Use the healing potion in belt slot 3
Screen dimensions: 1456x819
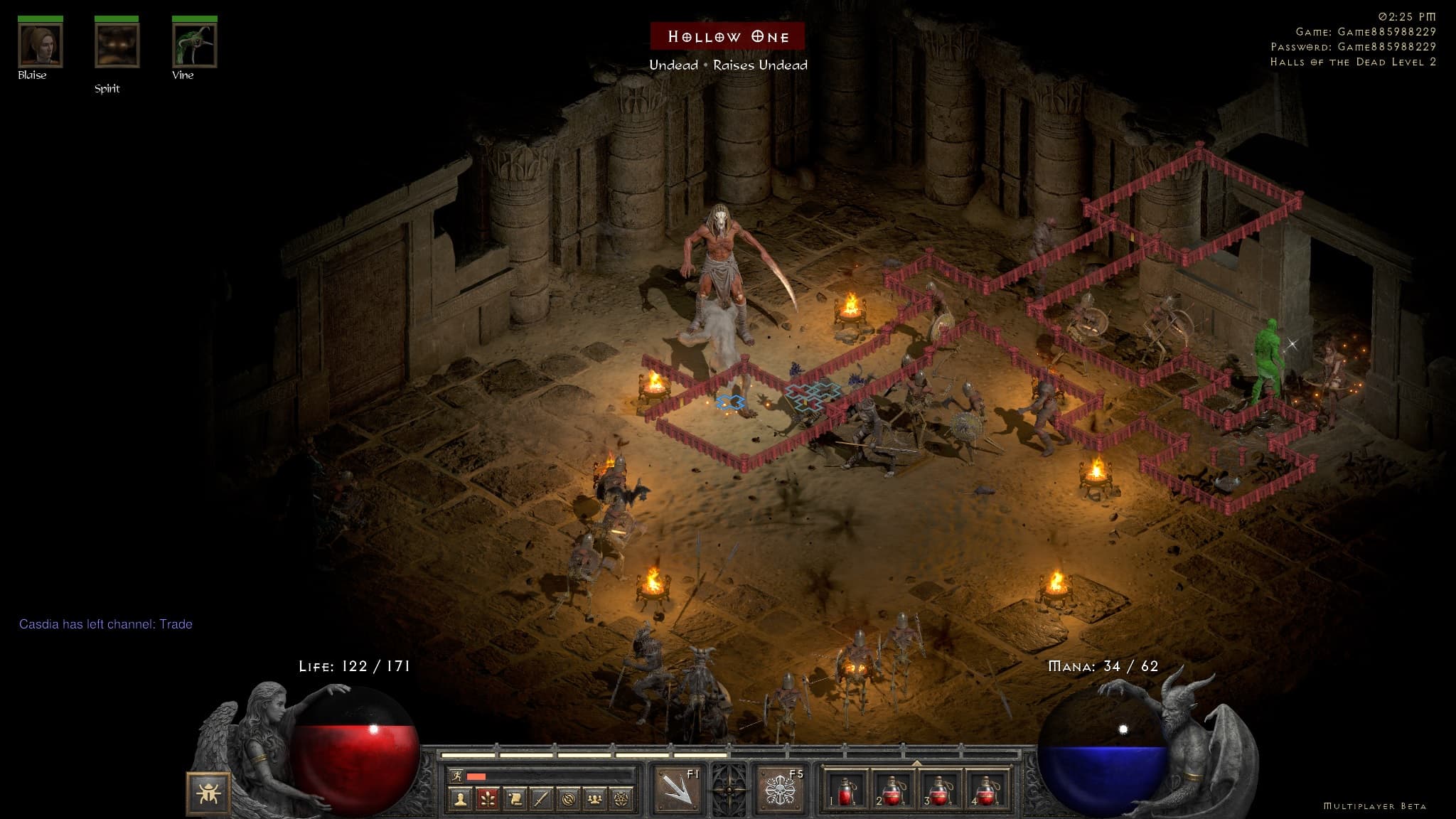pyautogui.click(x=939, y=790)
